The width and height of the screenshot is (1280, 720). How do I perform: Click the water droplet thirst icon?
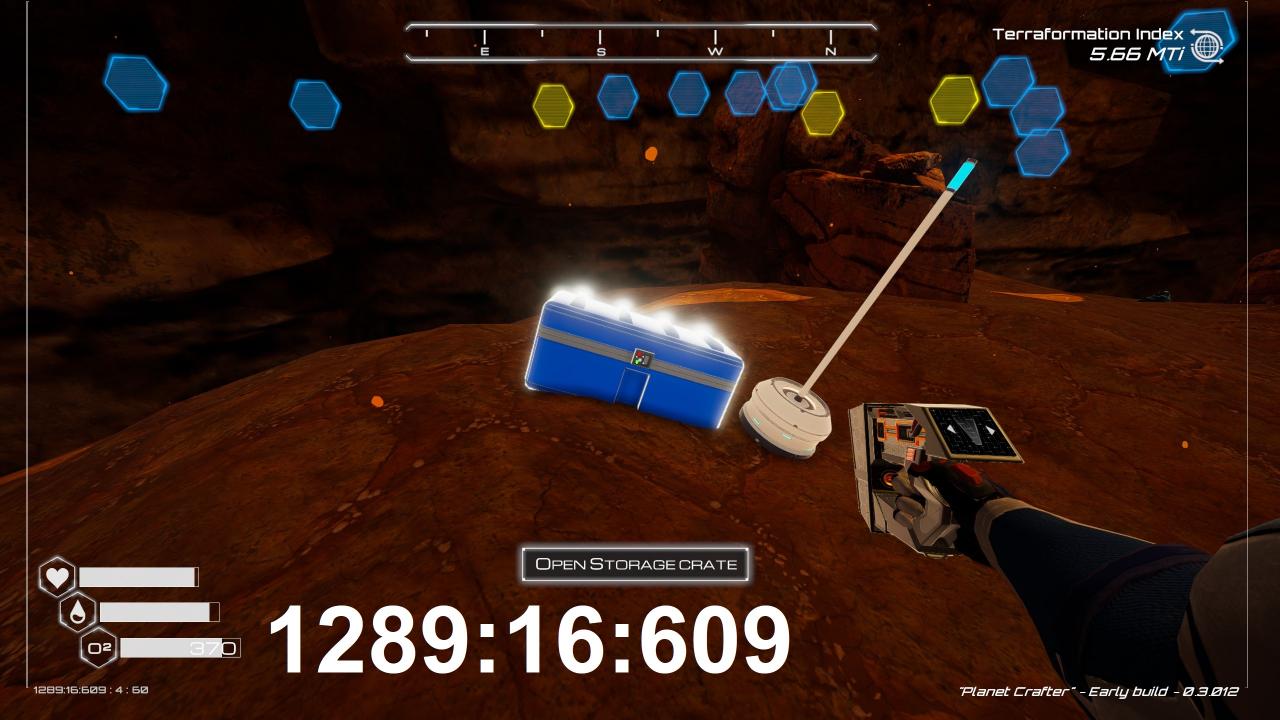[x=78, y=612]
